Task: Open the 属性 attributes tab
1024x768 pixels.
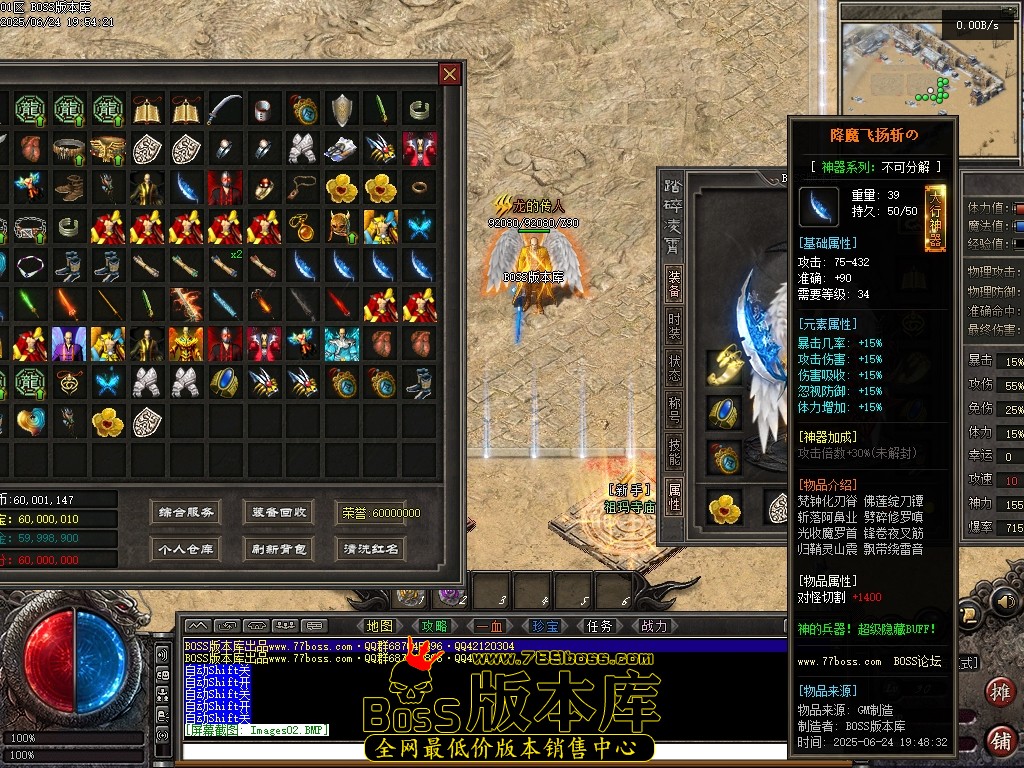Action: pyautogui.click(x=675, y=495)
